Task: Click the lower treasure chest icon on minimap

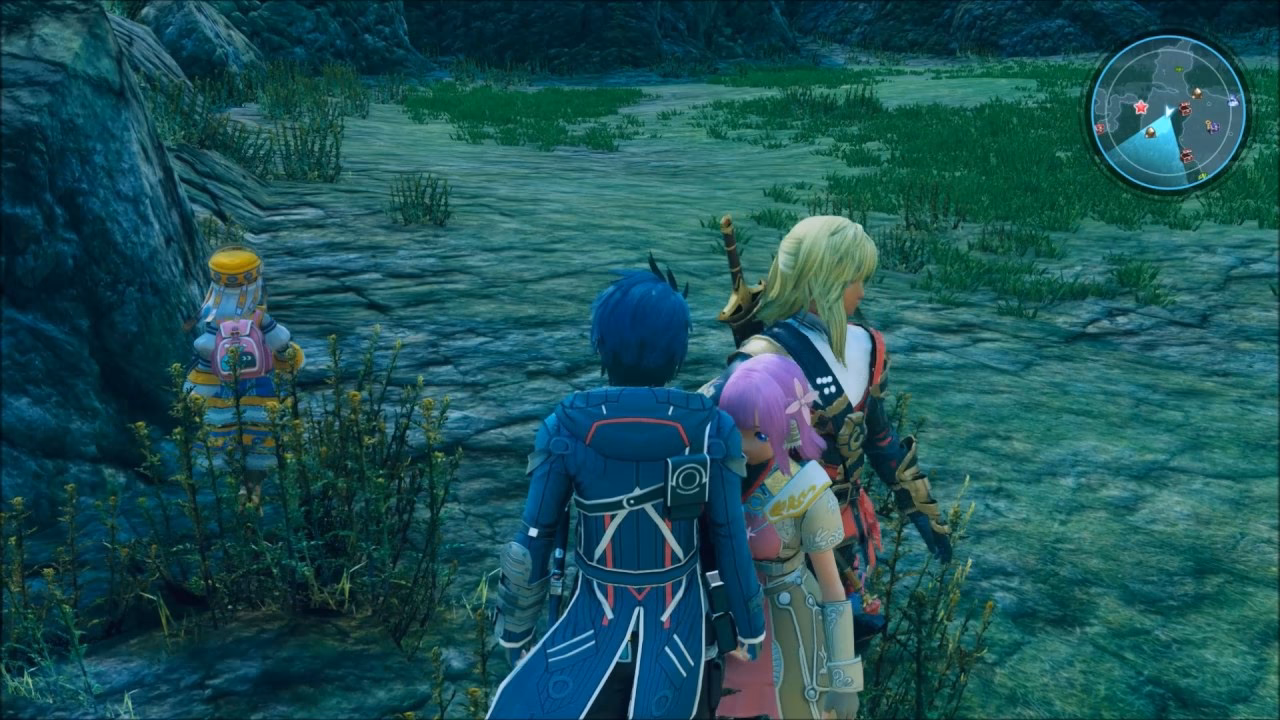Action: click(1186, 155)
